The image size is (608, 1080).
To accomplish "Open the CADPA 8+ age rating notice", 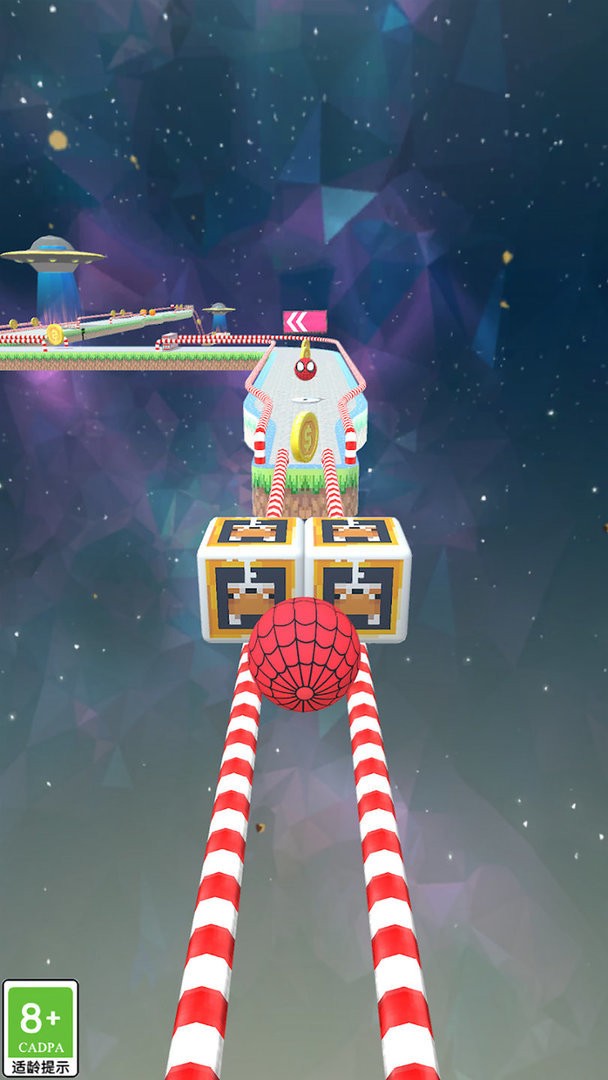I will tap(40, 1028).
